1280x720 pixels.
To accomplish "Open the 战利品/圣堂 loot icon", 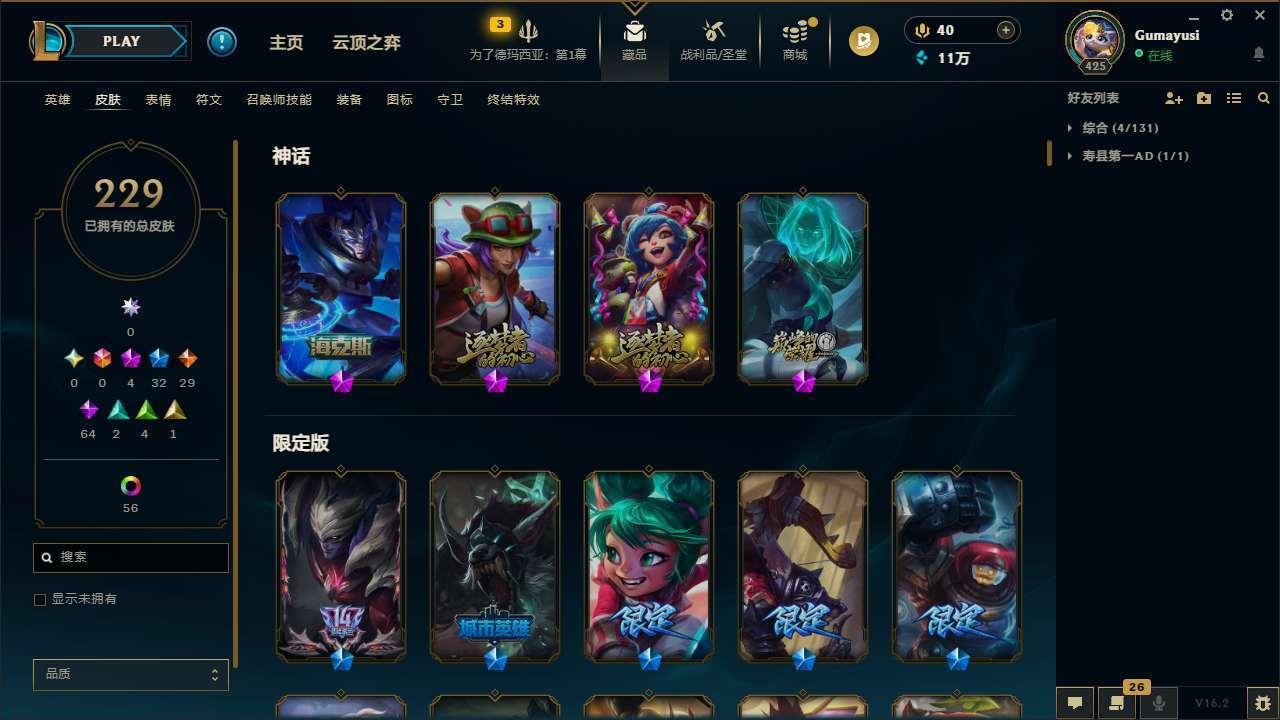I will [713, 30].
